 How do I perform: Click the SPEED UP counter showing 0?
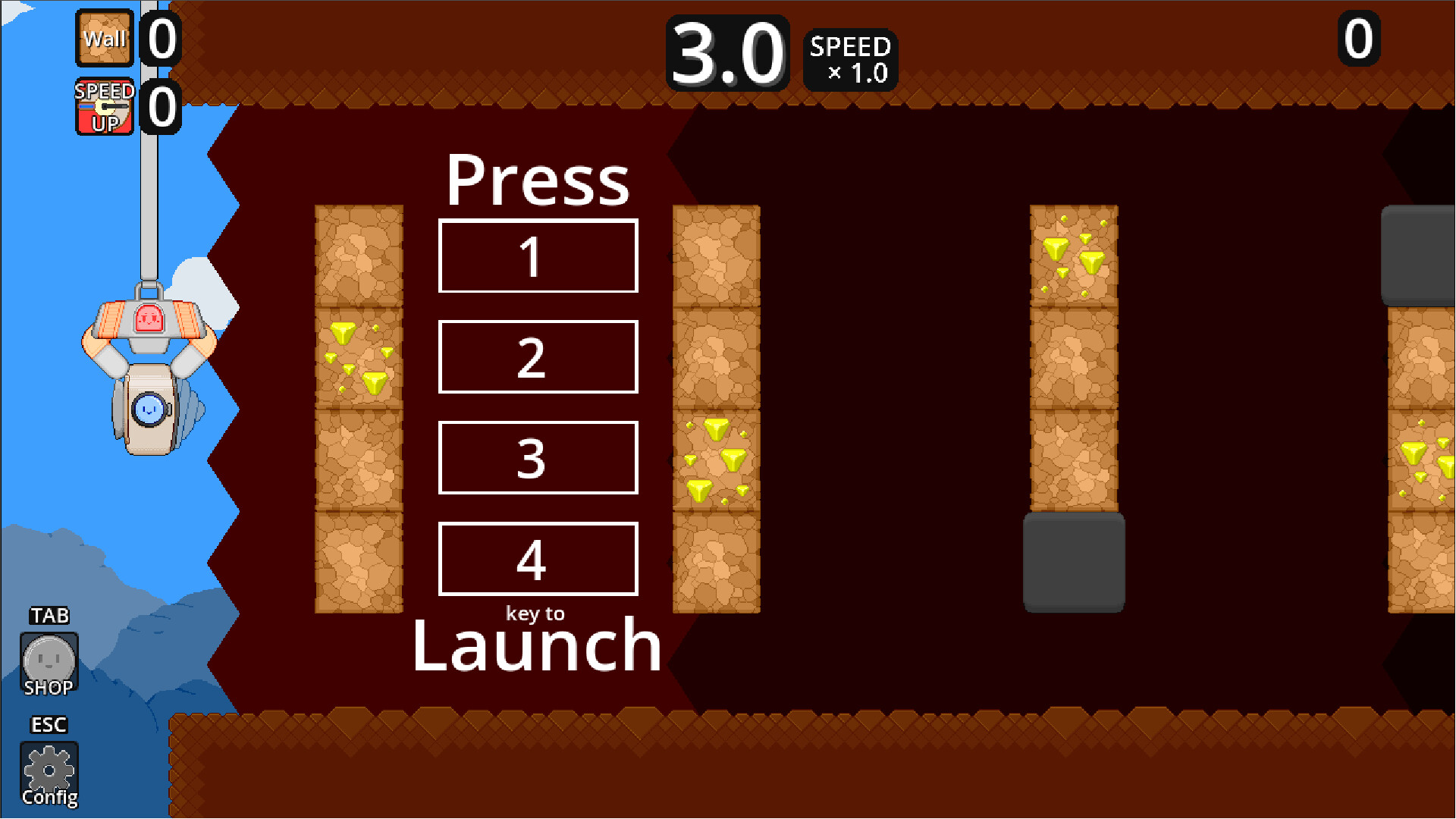pos(162,106)
